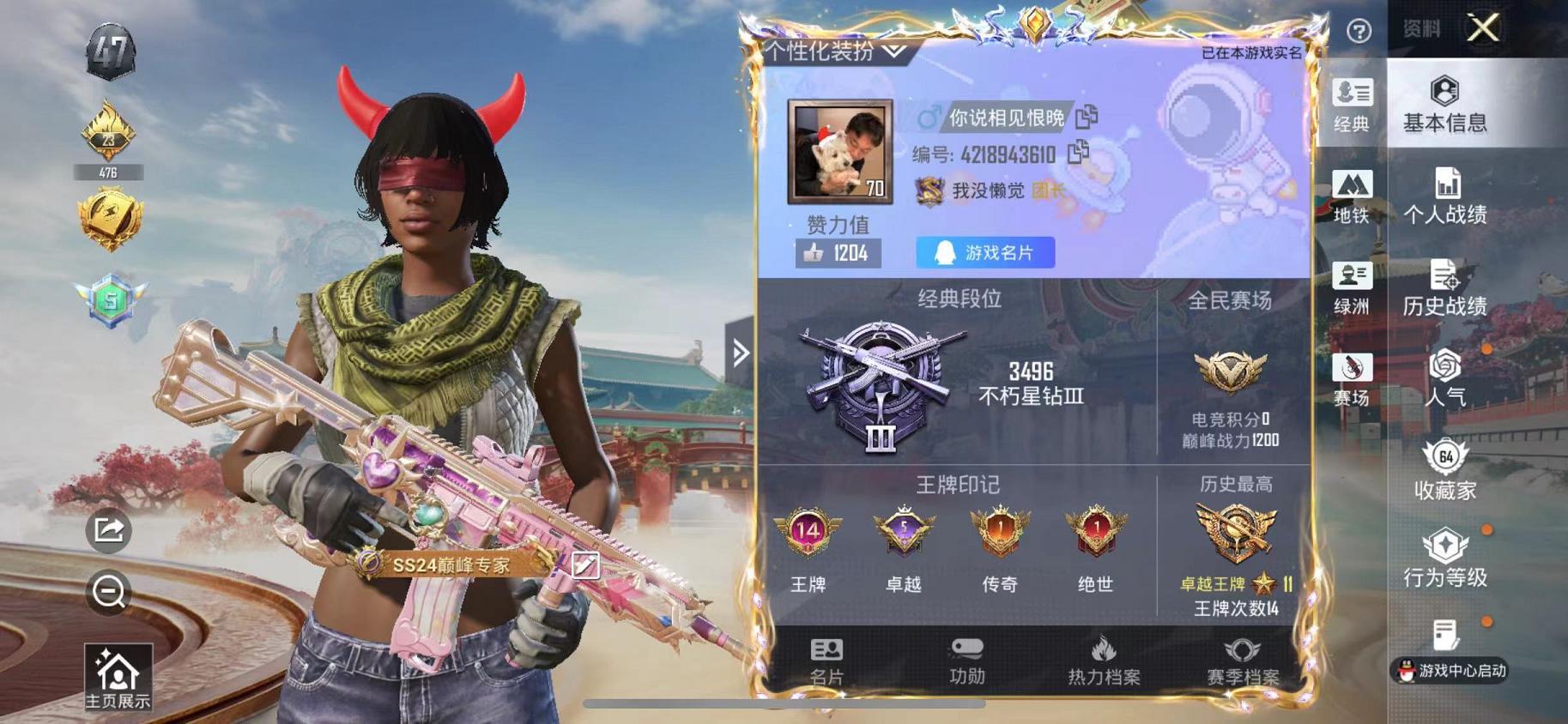Expand the side arrow panel toggle
Viewport: 1568px width, 724px height.
click(739, 350)
